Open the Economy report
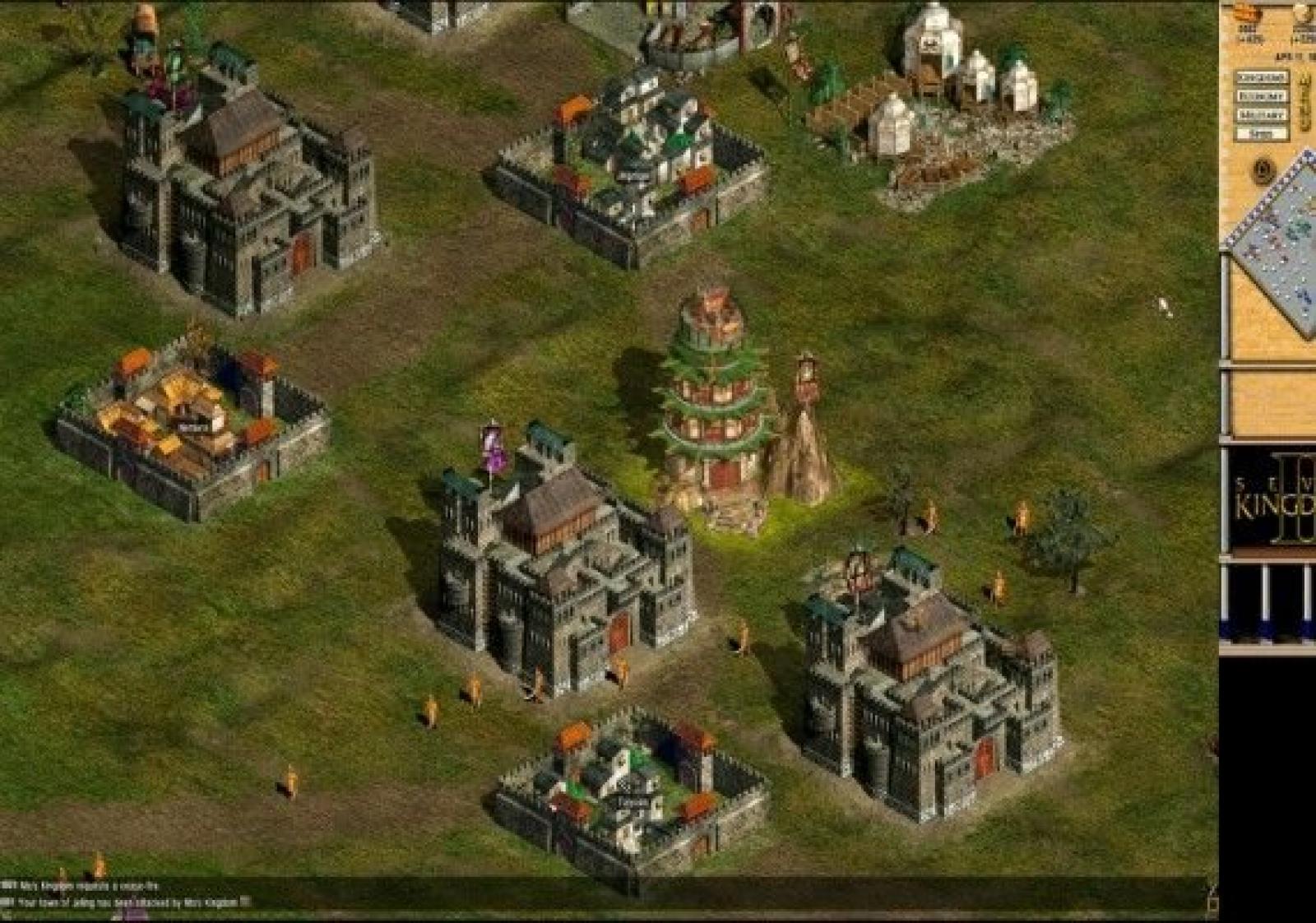 tap(1261, 96)
